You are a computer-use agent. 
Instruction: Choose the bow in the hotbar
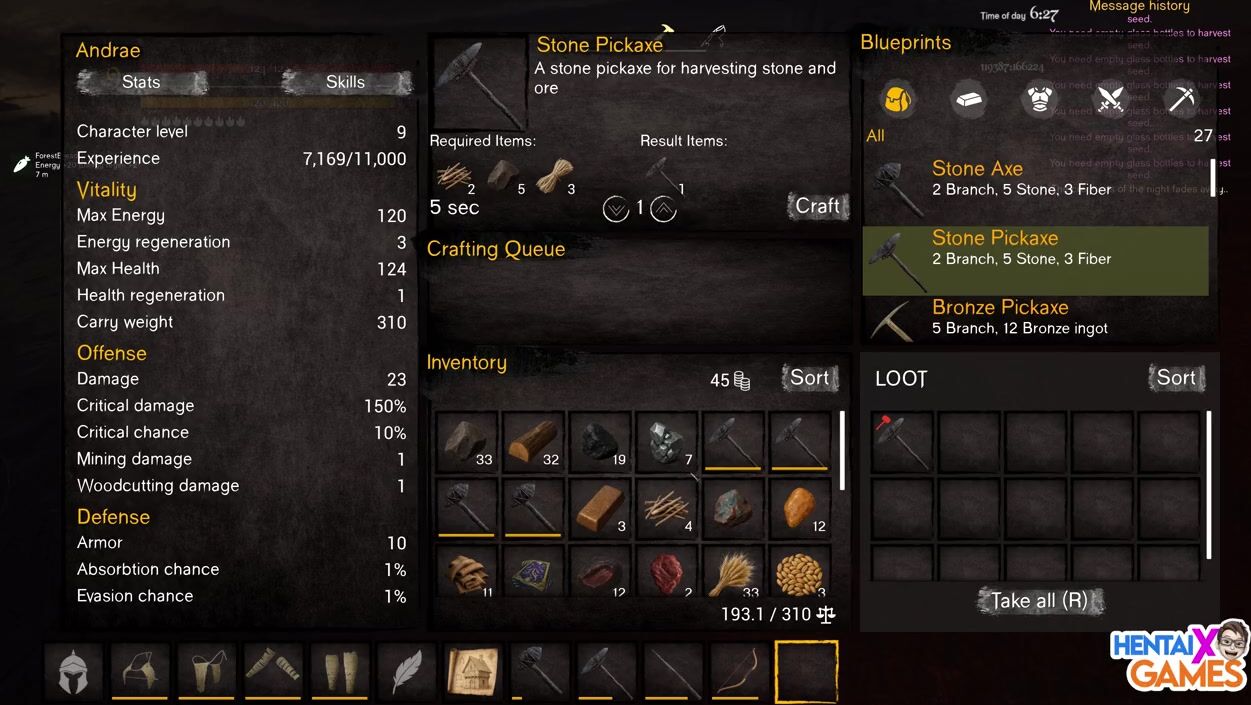739,671
